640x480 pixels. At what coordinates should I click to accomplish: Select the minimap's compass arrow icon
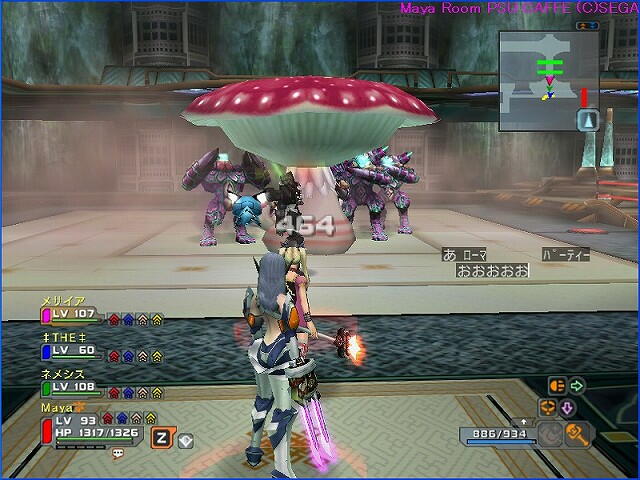point(589,120)
